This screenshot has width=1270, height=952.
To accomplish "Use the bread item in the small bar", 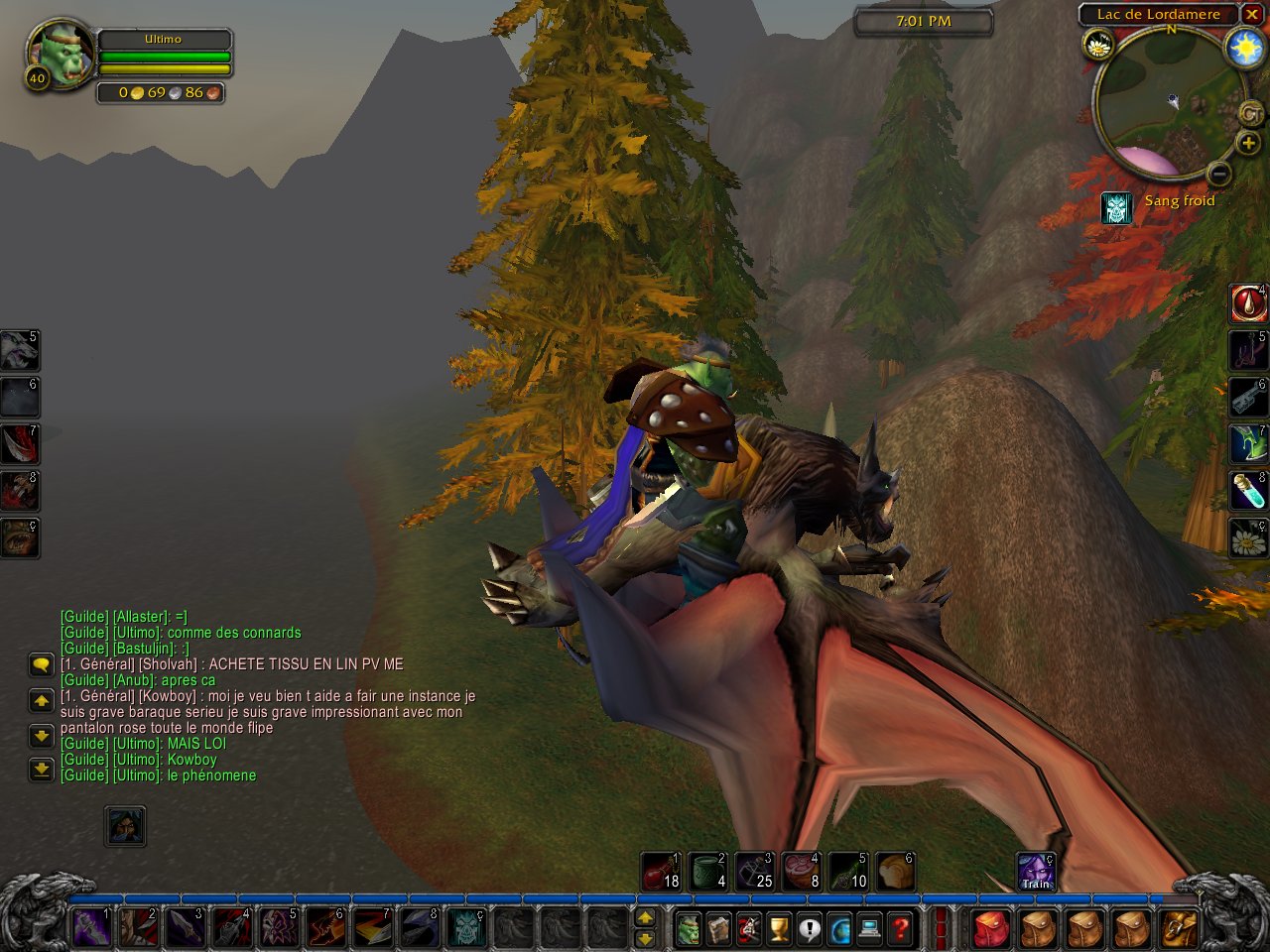I will (x=895, y=872).
